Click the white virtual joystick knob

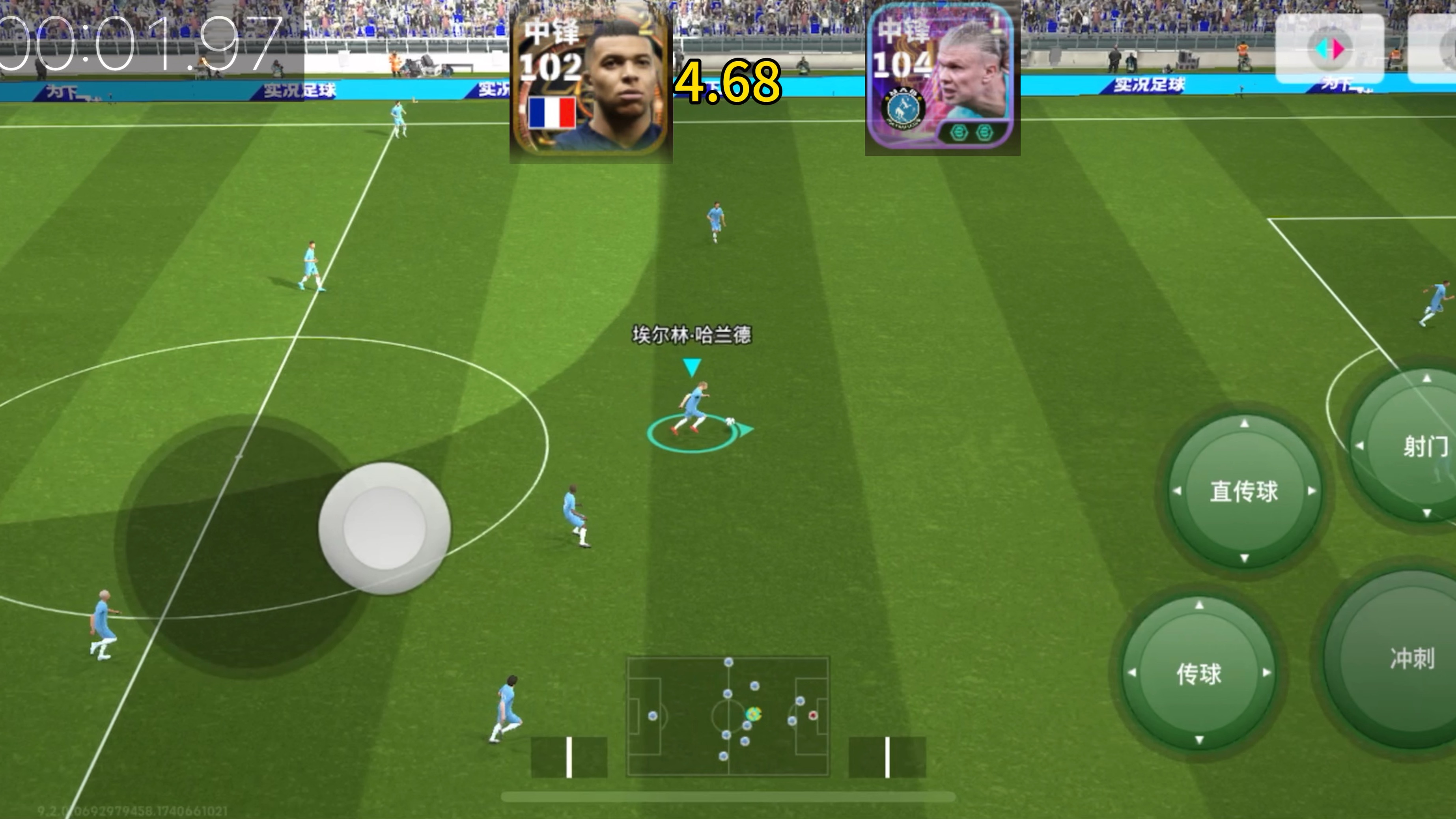click(385, 528)
